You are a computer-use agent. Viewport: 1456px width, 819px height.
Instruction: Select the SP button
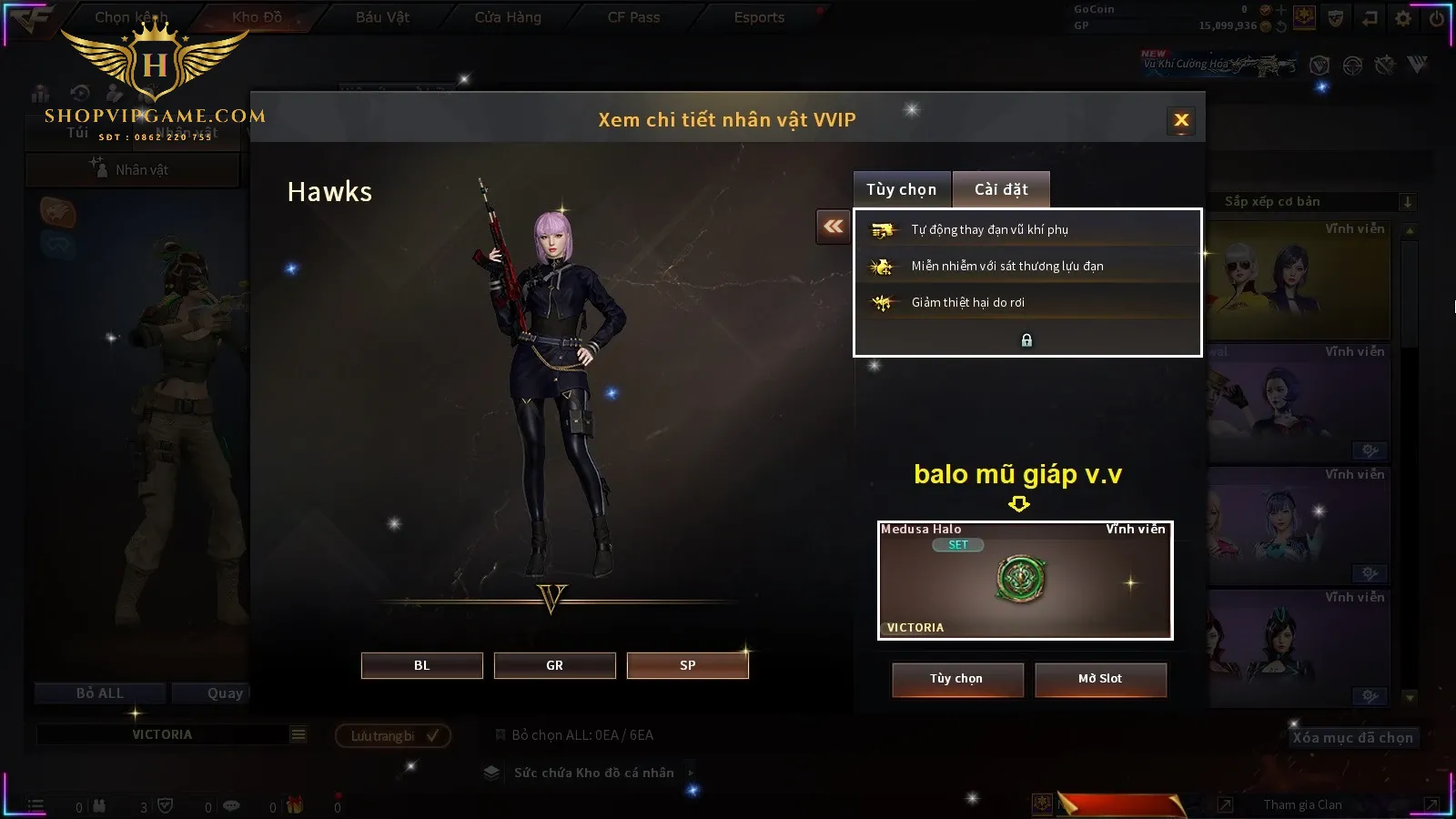[687, 665]
